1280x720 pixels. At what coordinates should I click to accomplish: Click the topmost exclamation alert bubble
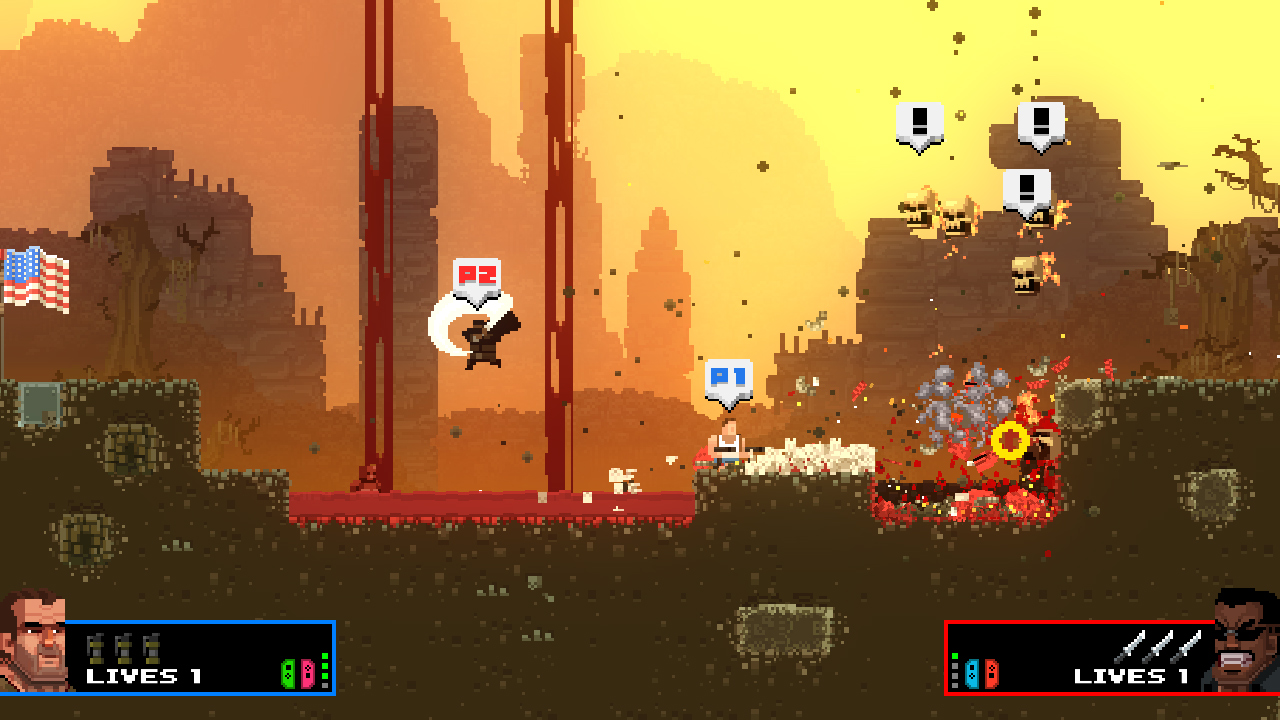pyautogui.click(x=919, y=122)
